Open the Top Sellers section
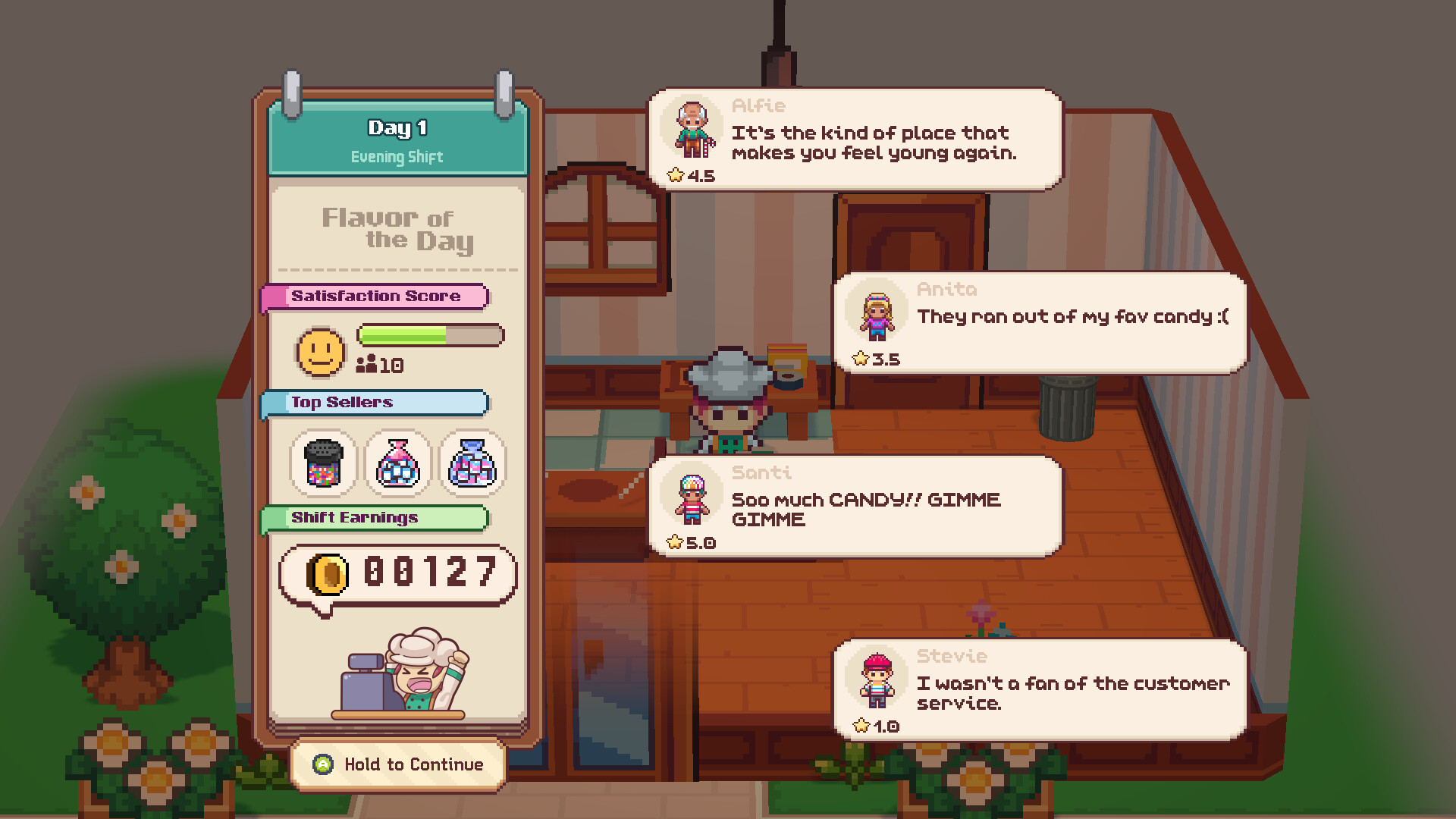1456x819 pixels. click(x=375, y=403)
